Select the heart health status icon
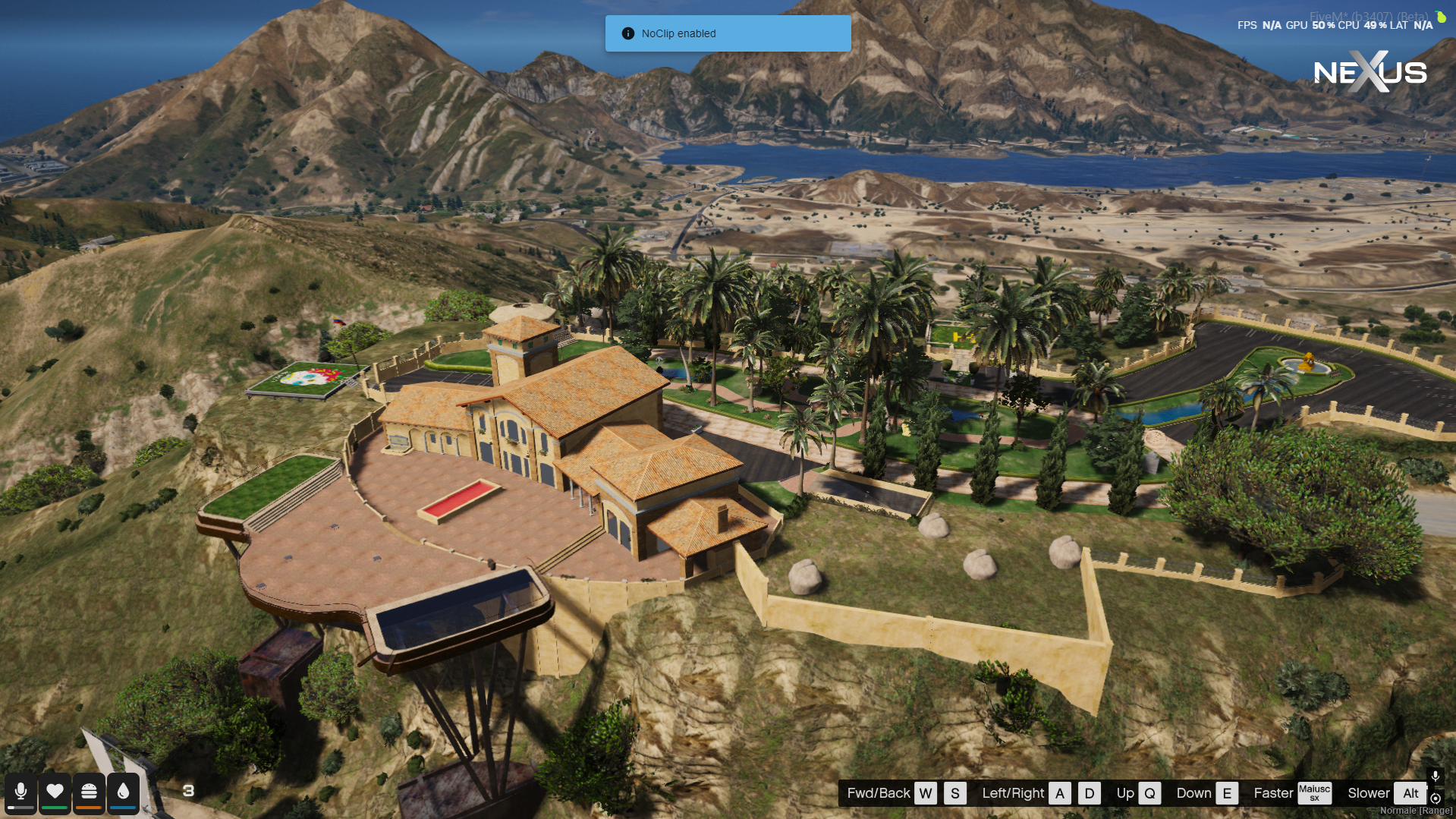Image resolution: width=1456 pixels, height=819 pixels. point(55,792)
